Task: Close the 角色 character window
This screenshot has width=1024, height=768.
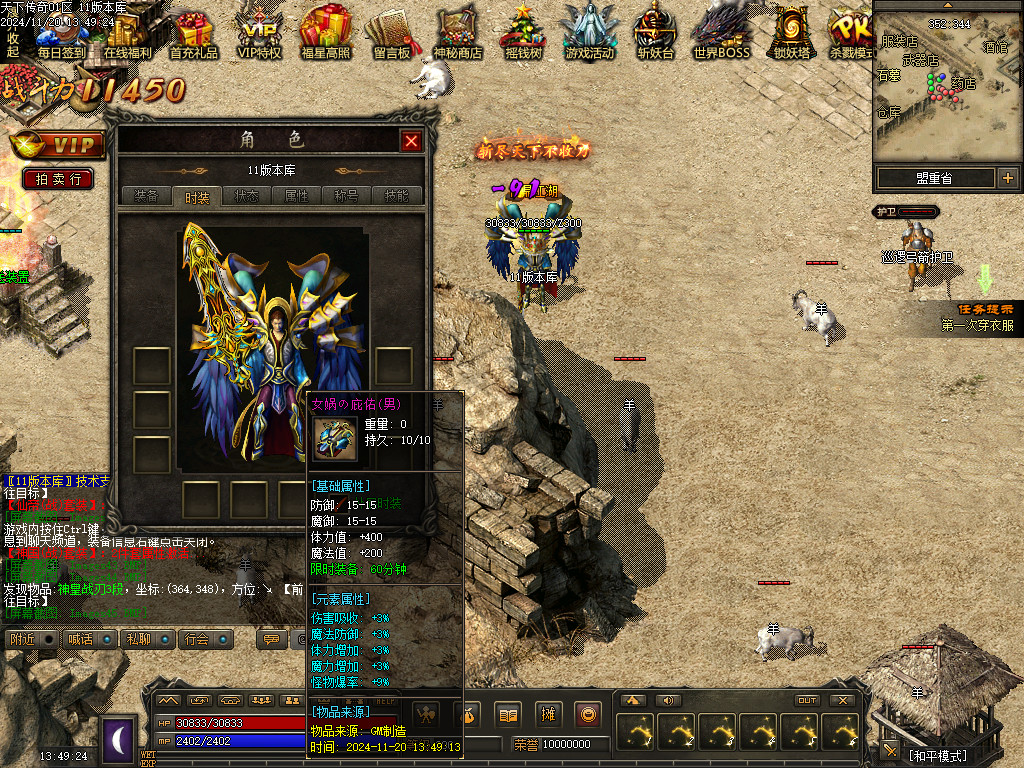Action: point(411,141)
